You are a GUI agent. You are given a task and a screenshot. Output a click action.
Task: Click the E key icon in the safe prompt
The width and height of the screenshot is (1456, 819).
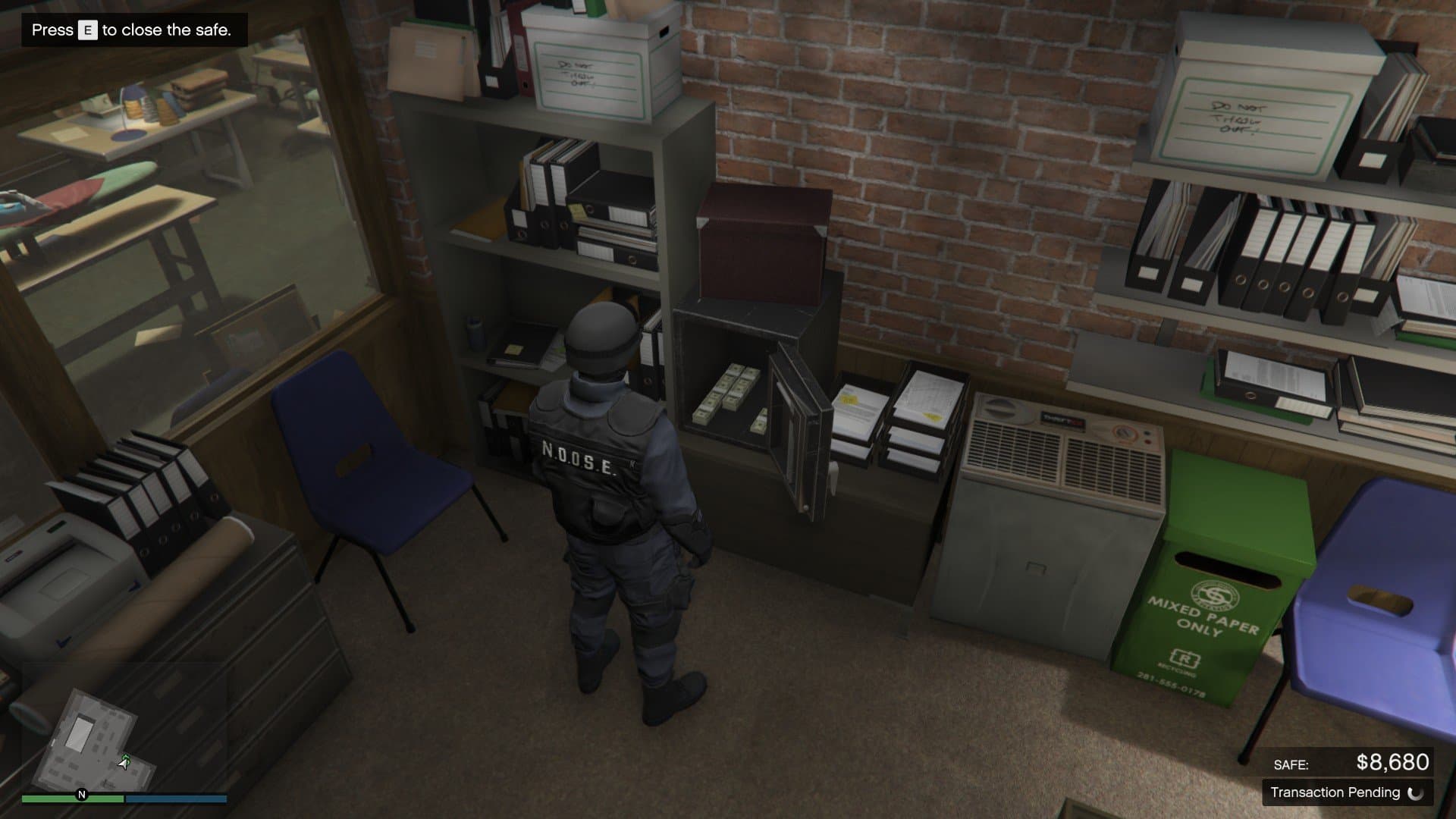pyautogui.click(x=86, y=31)
